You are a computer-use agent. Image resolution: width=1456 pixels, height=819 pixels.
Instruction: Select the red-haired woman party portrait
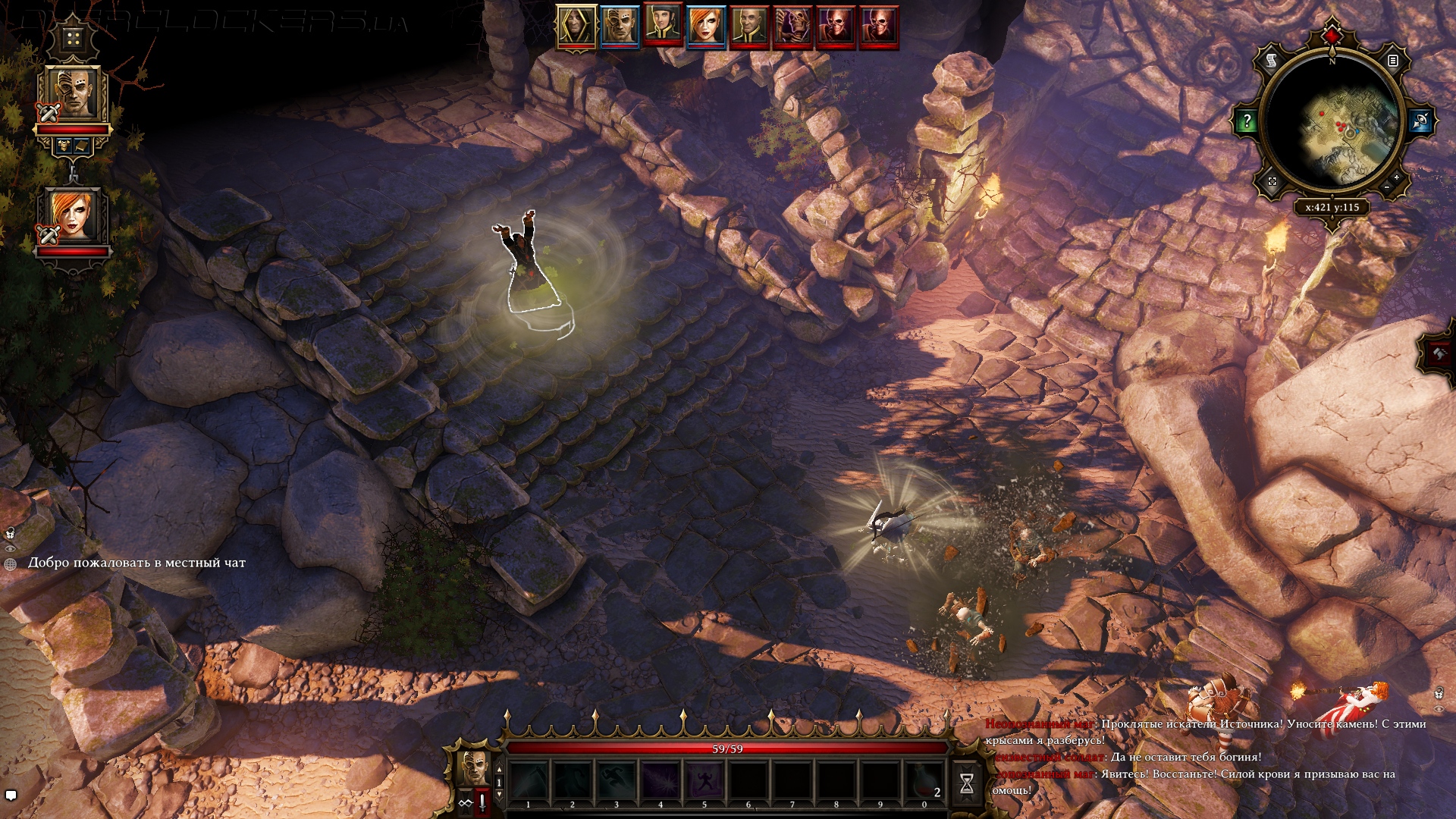pos(74,216)
